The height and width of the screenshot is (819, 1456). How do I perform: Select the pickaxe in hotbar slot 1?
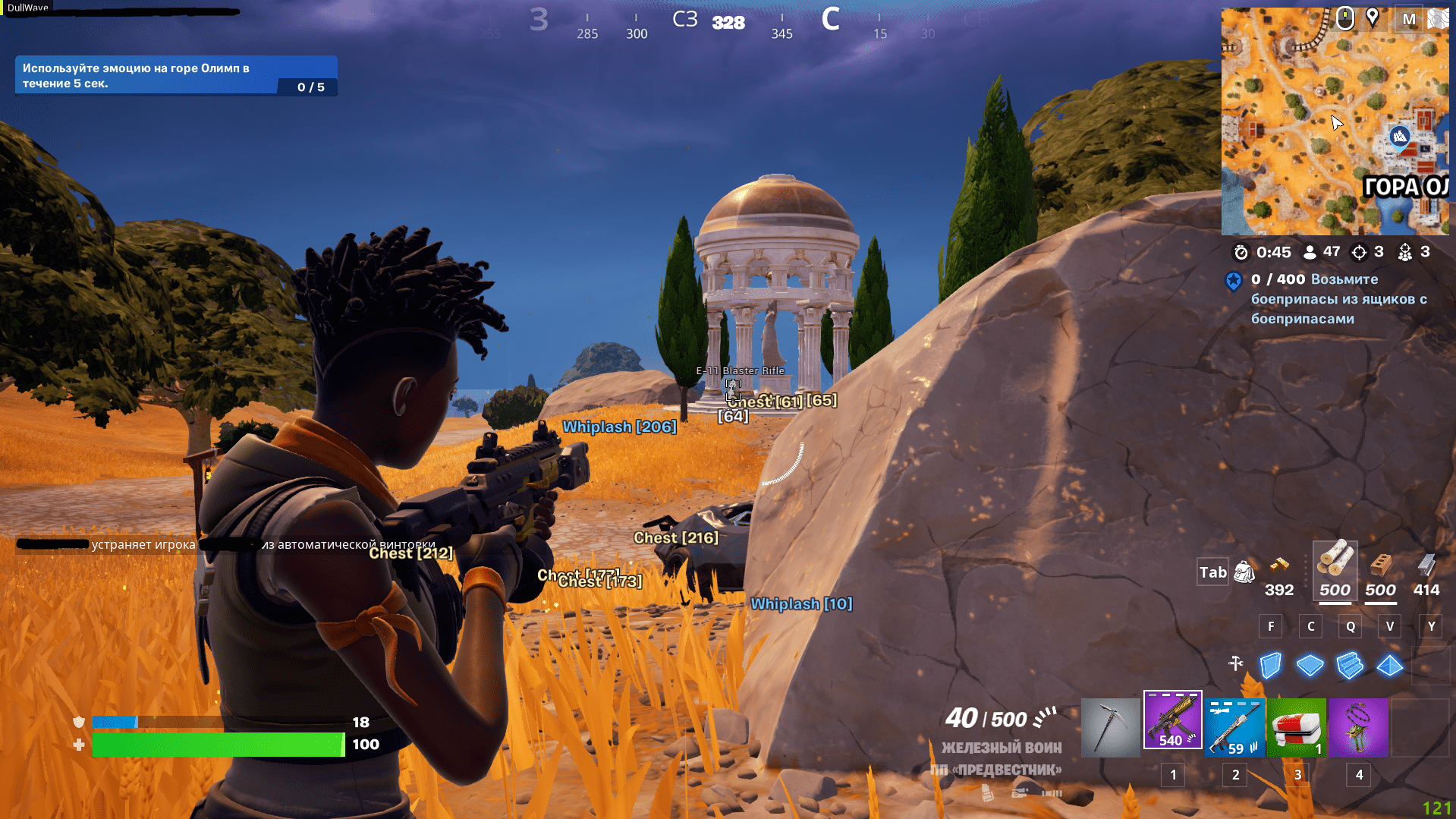1110,727
